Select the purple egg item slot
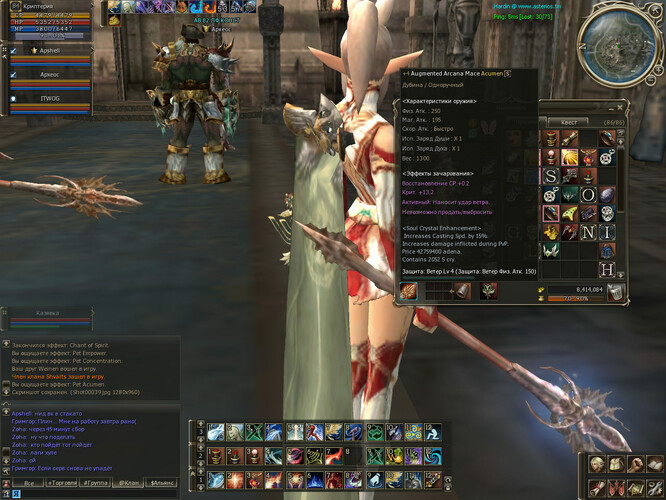This screenshot has height=500, width=666. (x=607, y=195)
